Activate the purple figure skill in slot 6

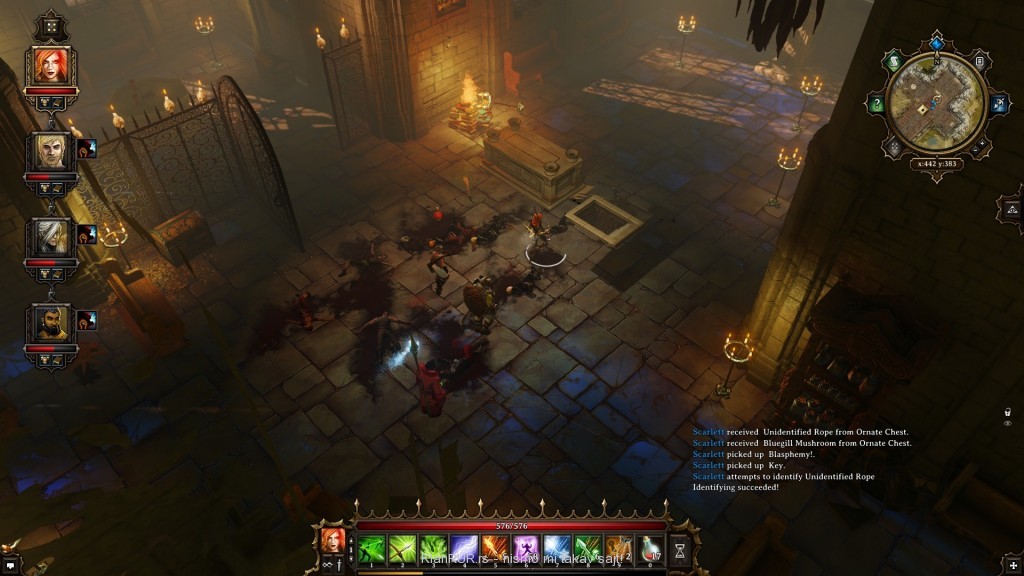(x=526, y=547)
